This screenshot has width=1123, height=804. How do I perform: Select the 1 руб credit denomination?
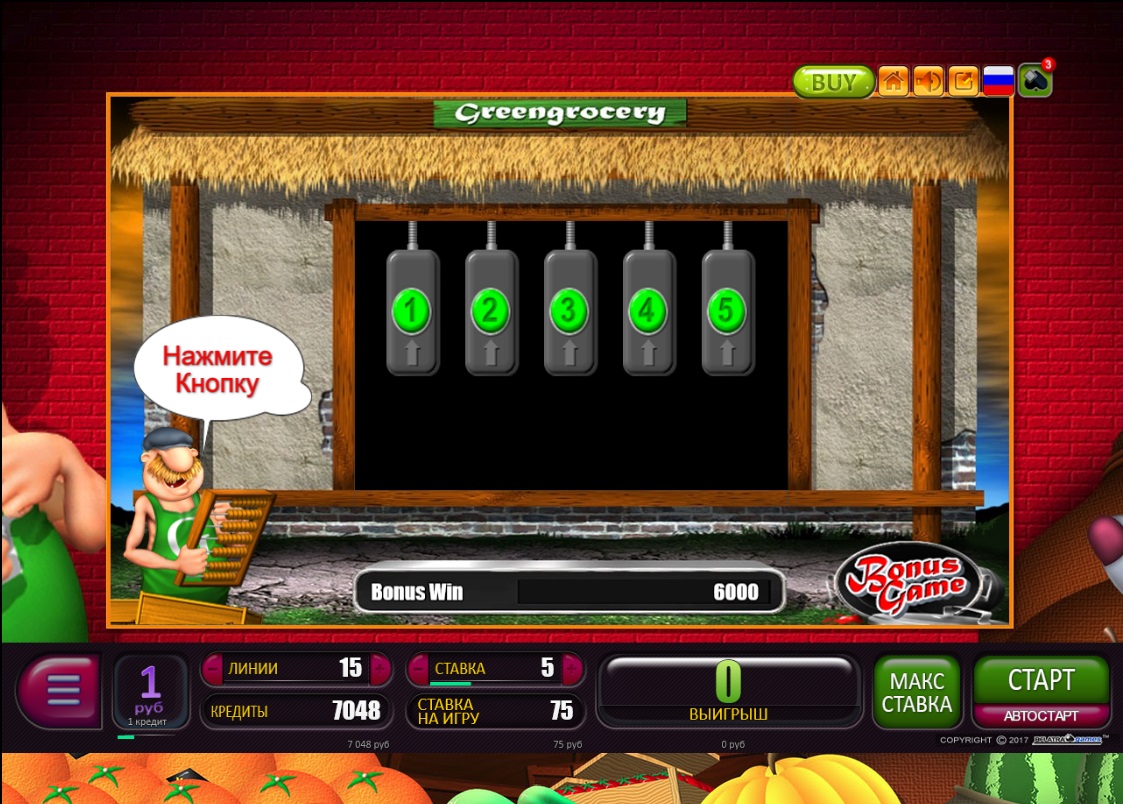(x=150, y=690)
